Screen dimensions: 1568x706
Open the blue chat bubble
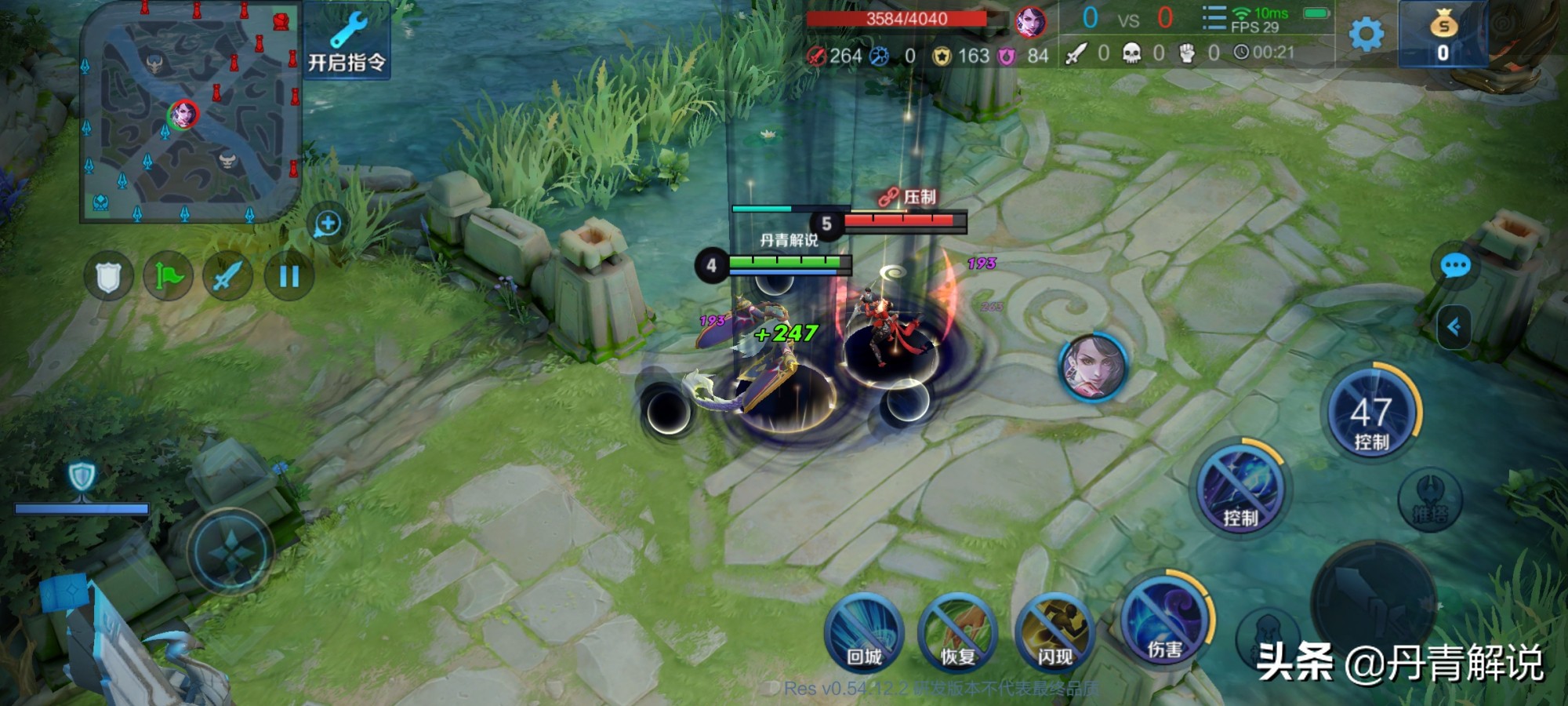[1455, 266]
